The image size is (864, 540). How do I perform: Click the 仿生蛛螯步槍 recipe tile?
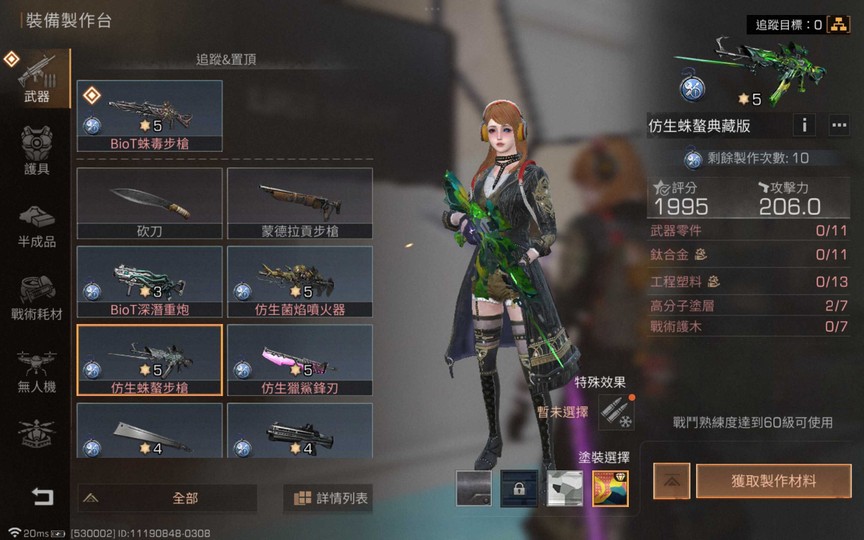(x=150, y=359)
